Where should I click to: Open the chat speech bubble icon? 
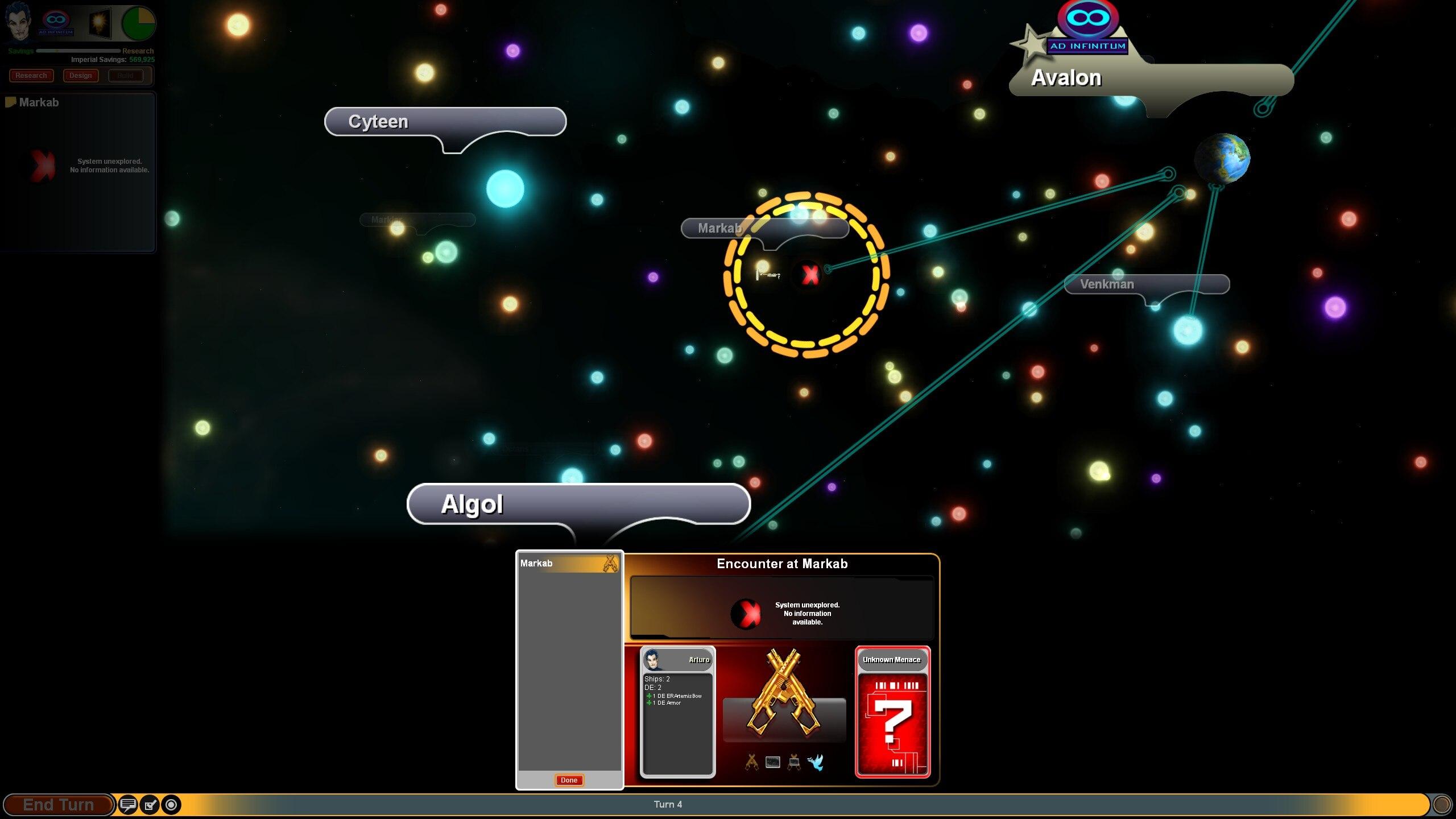(x=128, y=805)
